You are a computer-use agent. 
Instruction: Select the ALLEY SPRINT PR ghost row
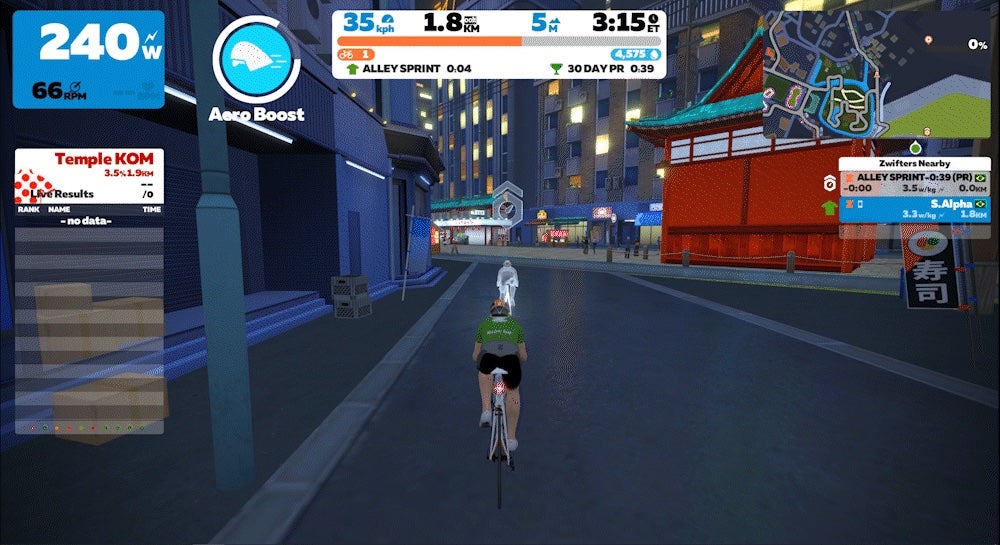914,182
